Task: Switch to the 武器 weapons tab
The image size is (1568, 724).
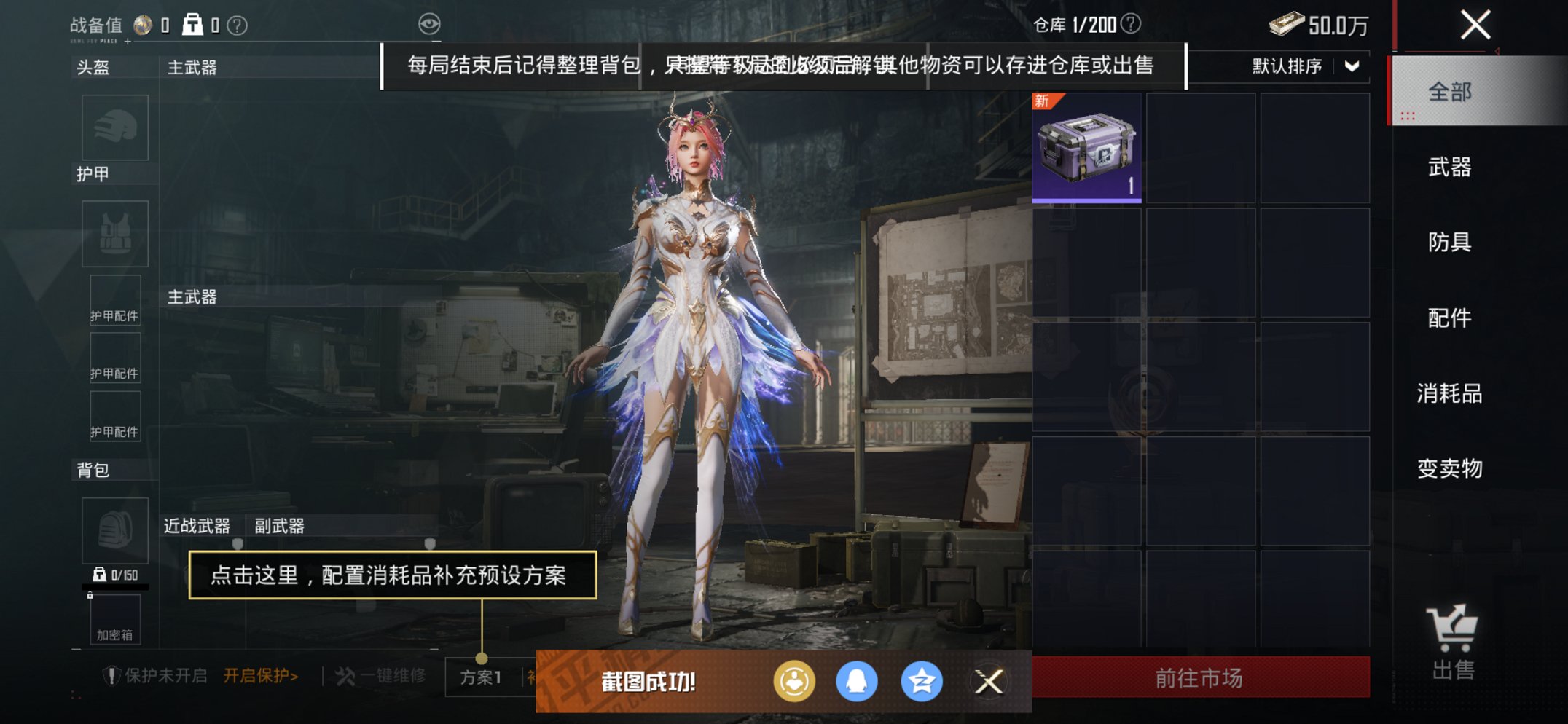Action: pos(1448,167)
